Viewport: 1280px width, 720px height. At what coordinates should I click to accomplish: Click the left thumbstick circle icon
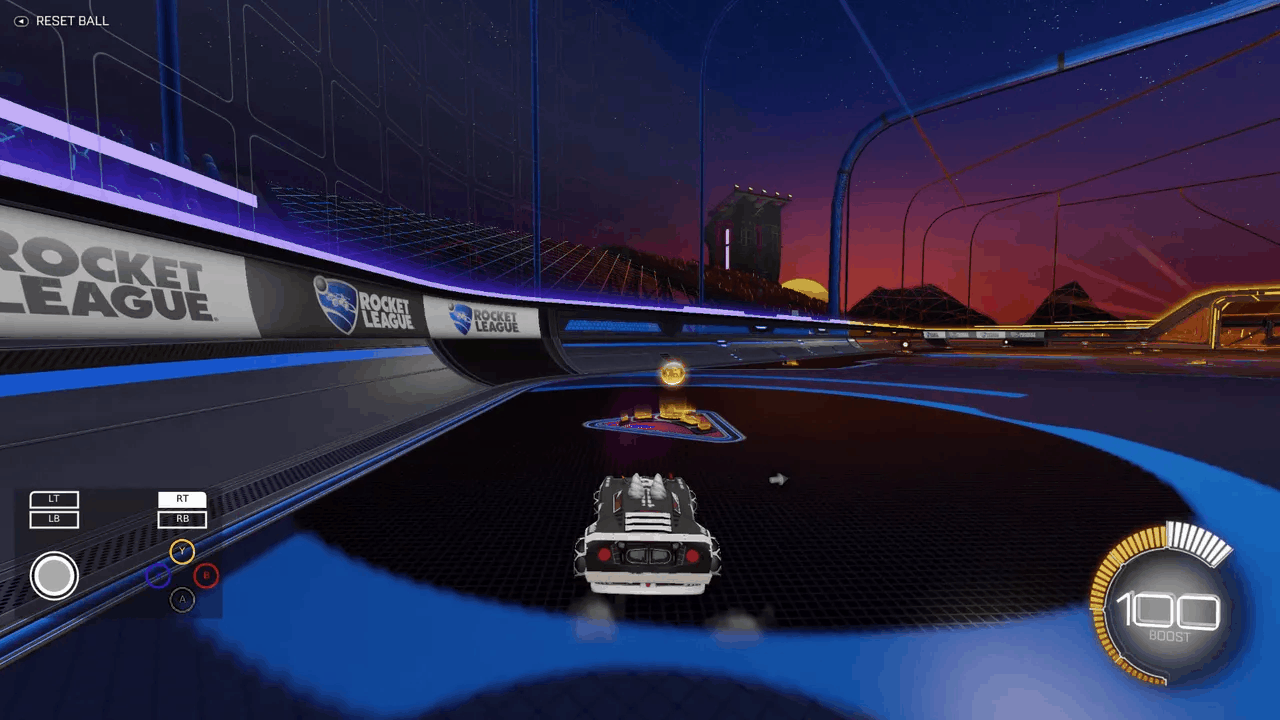pyautogui.click(x=55, y=575)
